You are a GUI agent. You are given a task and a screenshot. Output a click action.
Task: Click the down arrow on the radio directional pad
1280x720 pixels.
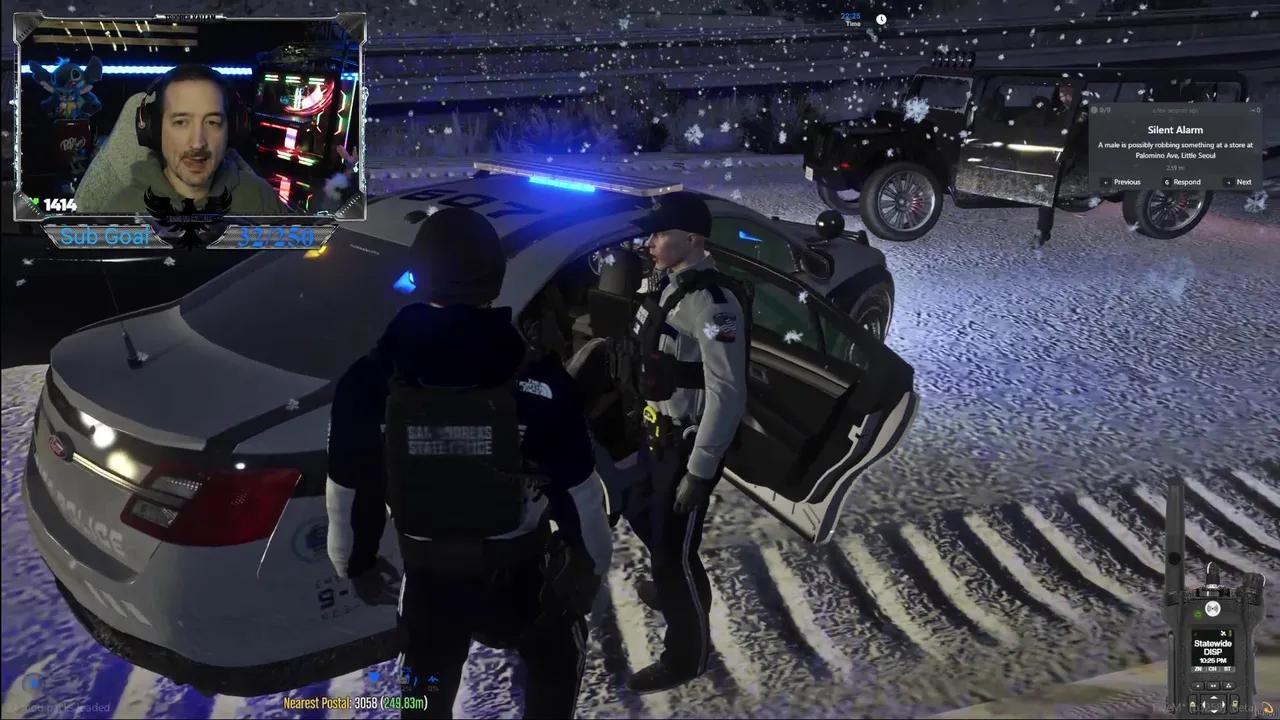[x=1213, y=712]
